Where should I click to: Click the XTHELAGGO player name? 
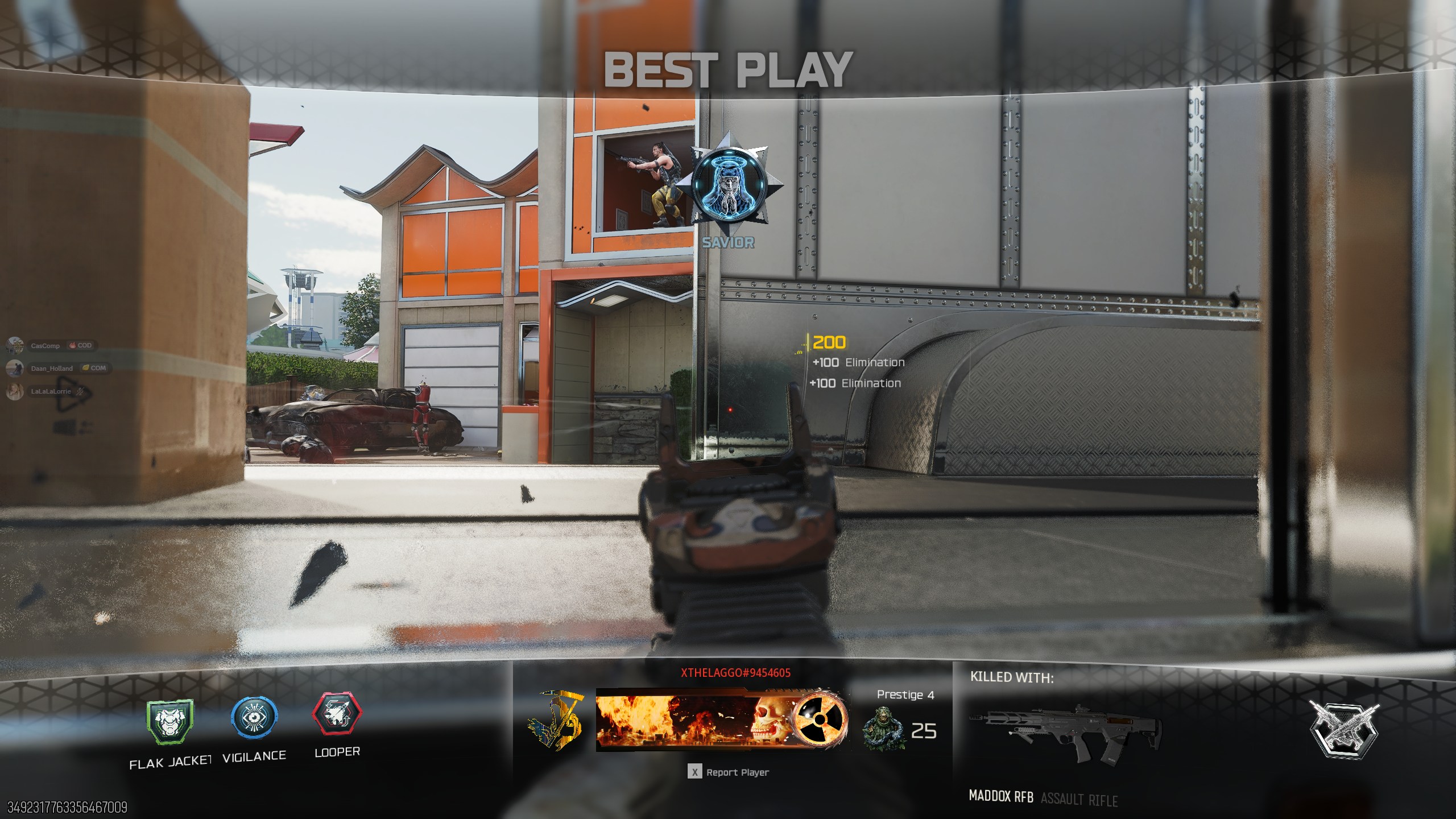(x=735, y=673)
